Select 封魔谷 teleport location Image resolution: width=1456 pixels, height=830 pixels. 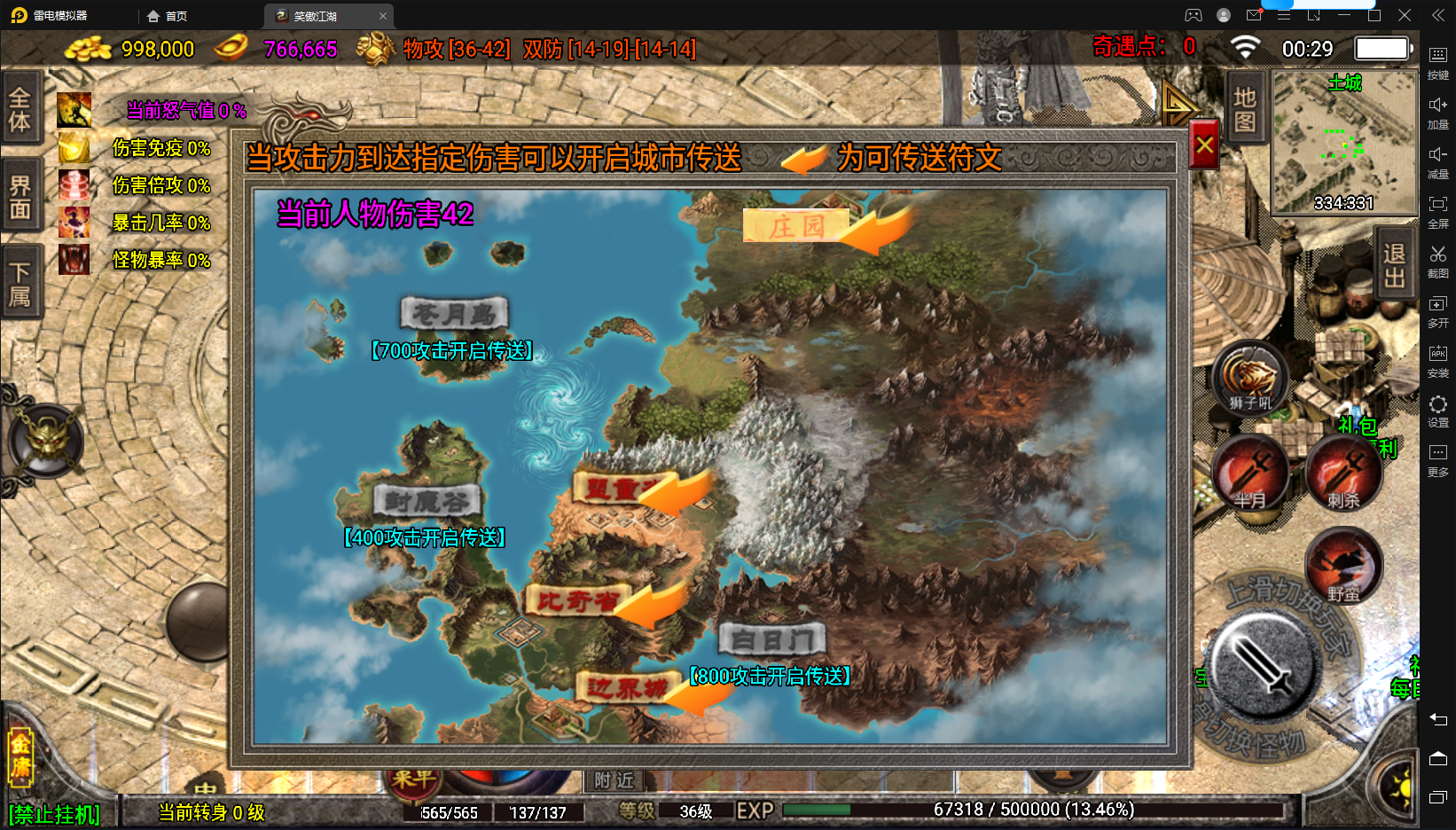pyautogui.click(x=427, y=502)
